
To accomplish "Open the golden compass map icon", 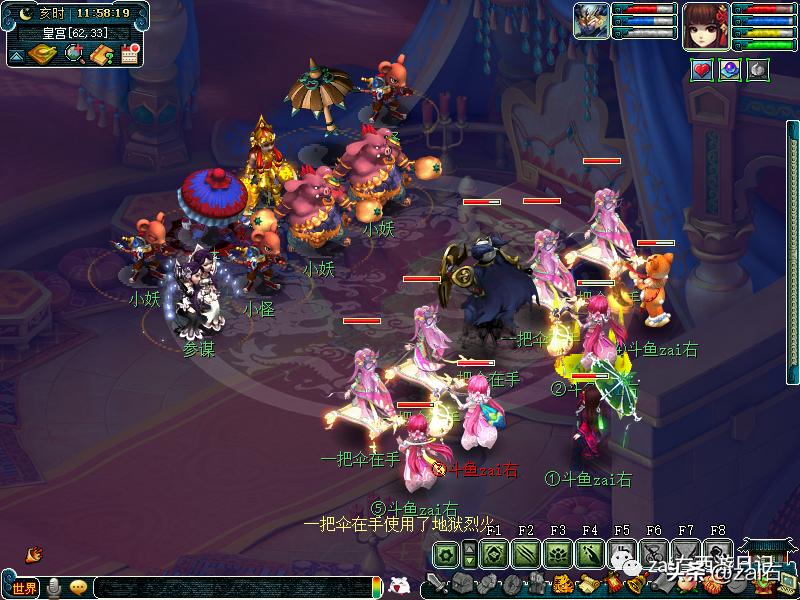I will click(42, 54).
